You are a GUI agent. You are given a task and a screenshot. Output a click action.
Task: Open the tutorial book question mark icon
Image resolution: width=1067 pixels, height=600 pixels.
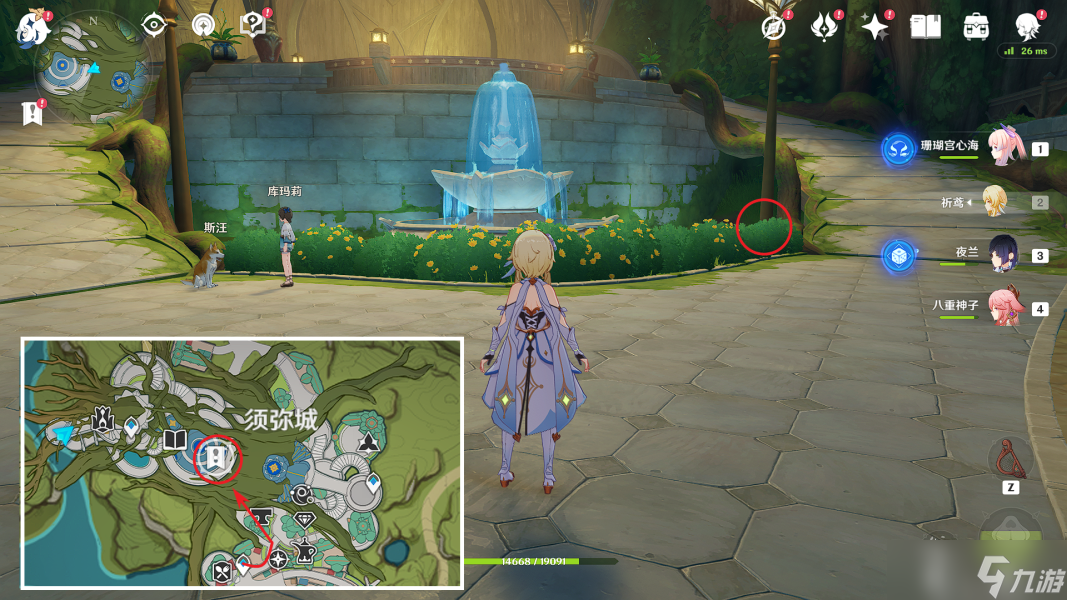(x=253, y=25)
